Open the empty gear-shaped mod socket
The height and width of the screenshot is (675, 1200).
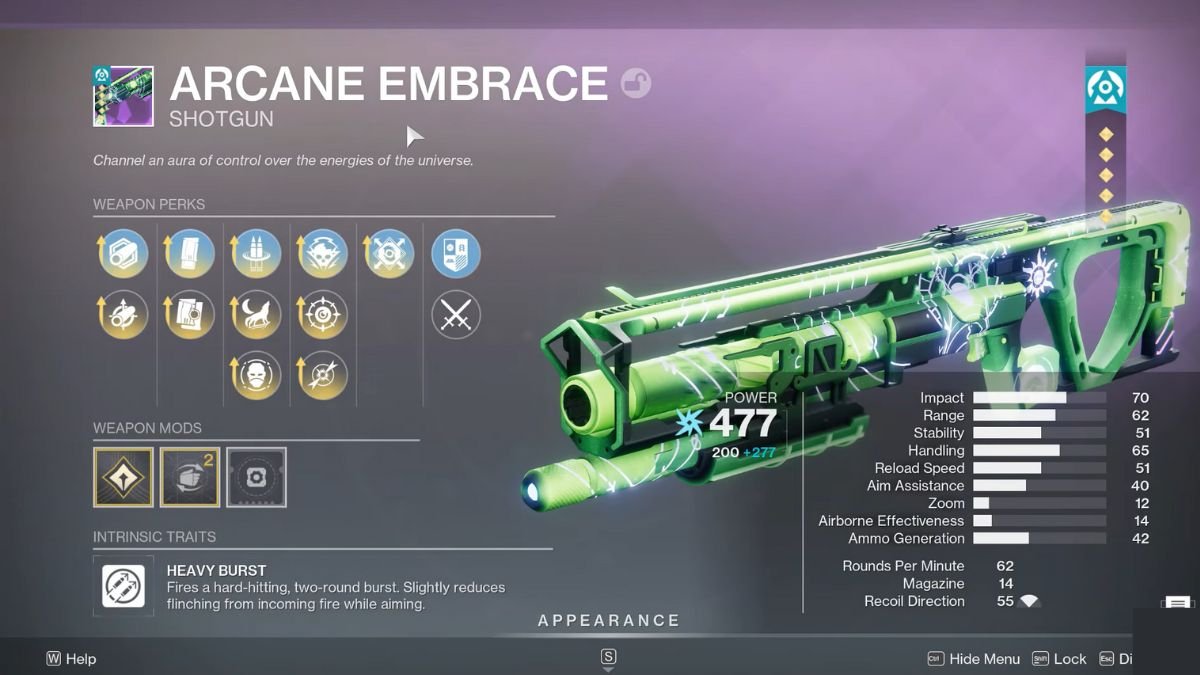256,477
